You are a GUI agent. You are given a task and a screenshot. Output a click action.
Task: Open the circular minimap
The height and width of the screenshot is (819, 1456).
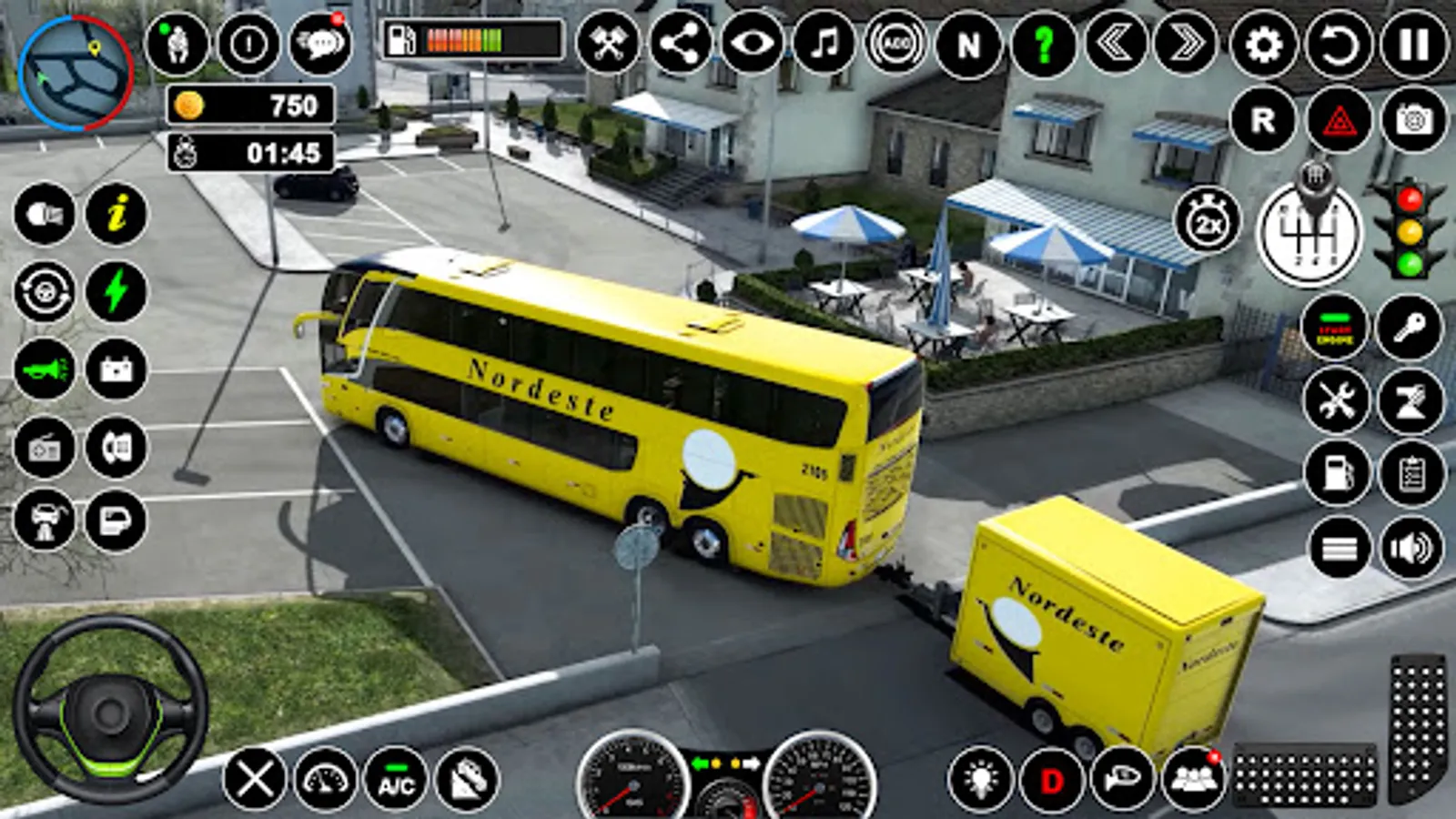point(76,73)
